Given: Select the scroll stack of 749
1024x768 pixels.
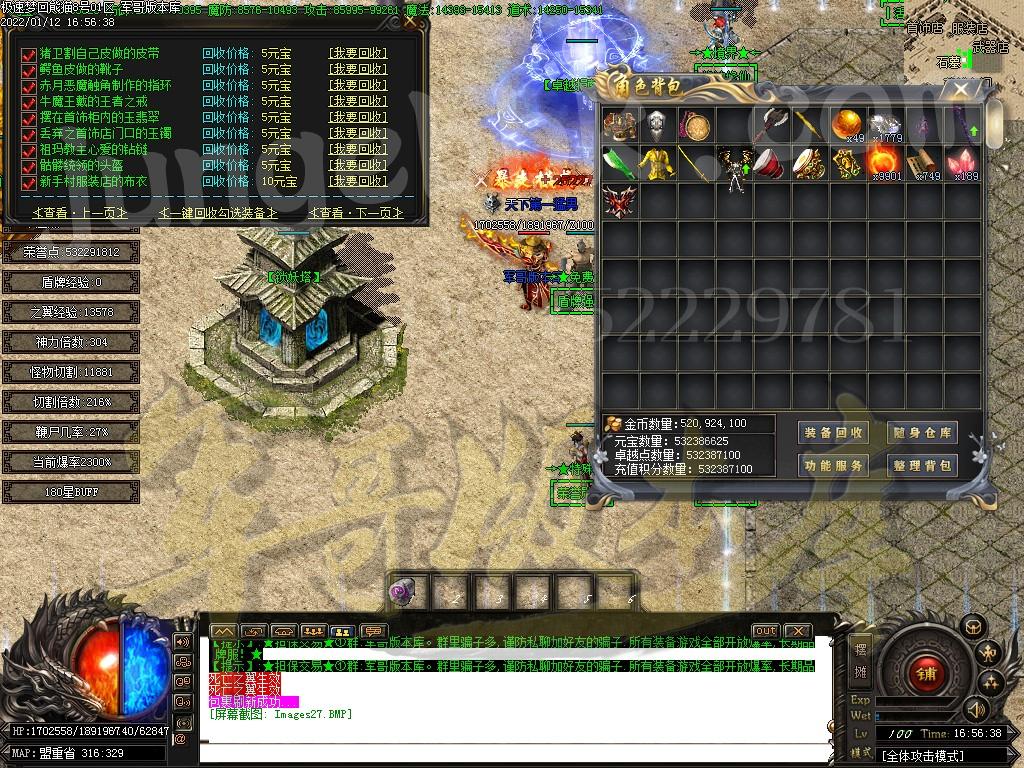Looking at the screenshot, I should (x=922, y=162).
